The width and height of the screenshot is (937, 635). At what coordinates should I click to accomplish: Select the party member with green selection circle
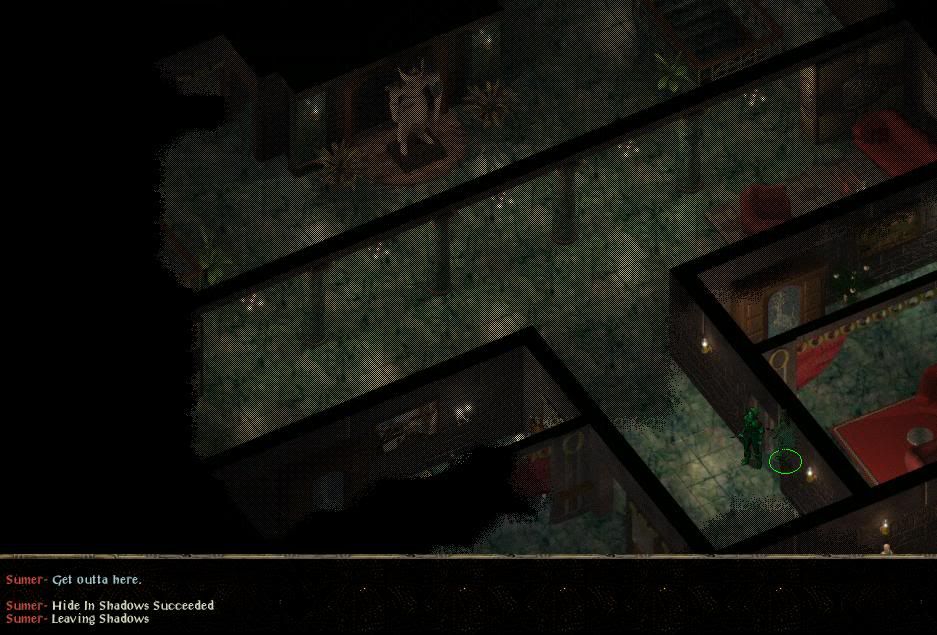tap(785, 440)
